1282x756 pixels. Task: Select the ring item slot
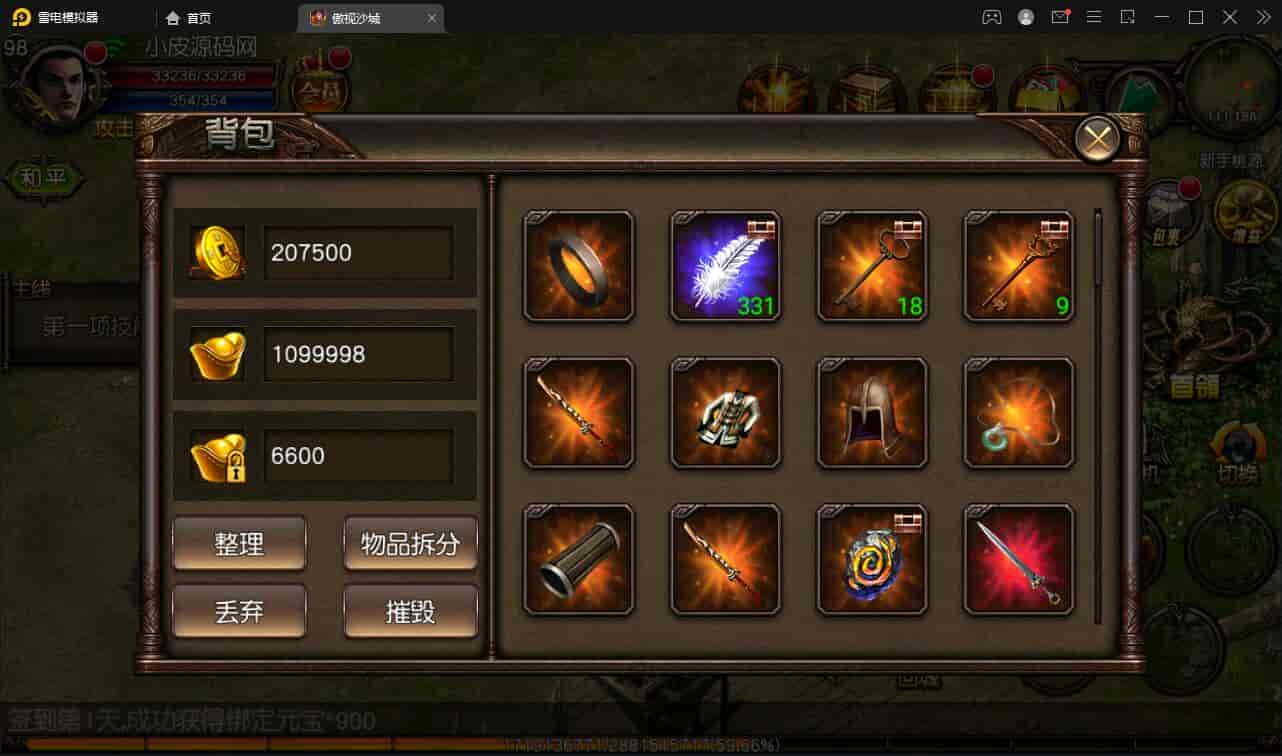579,266
